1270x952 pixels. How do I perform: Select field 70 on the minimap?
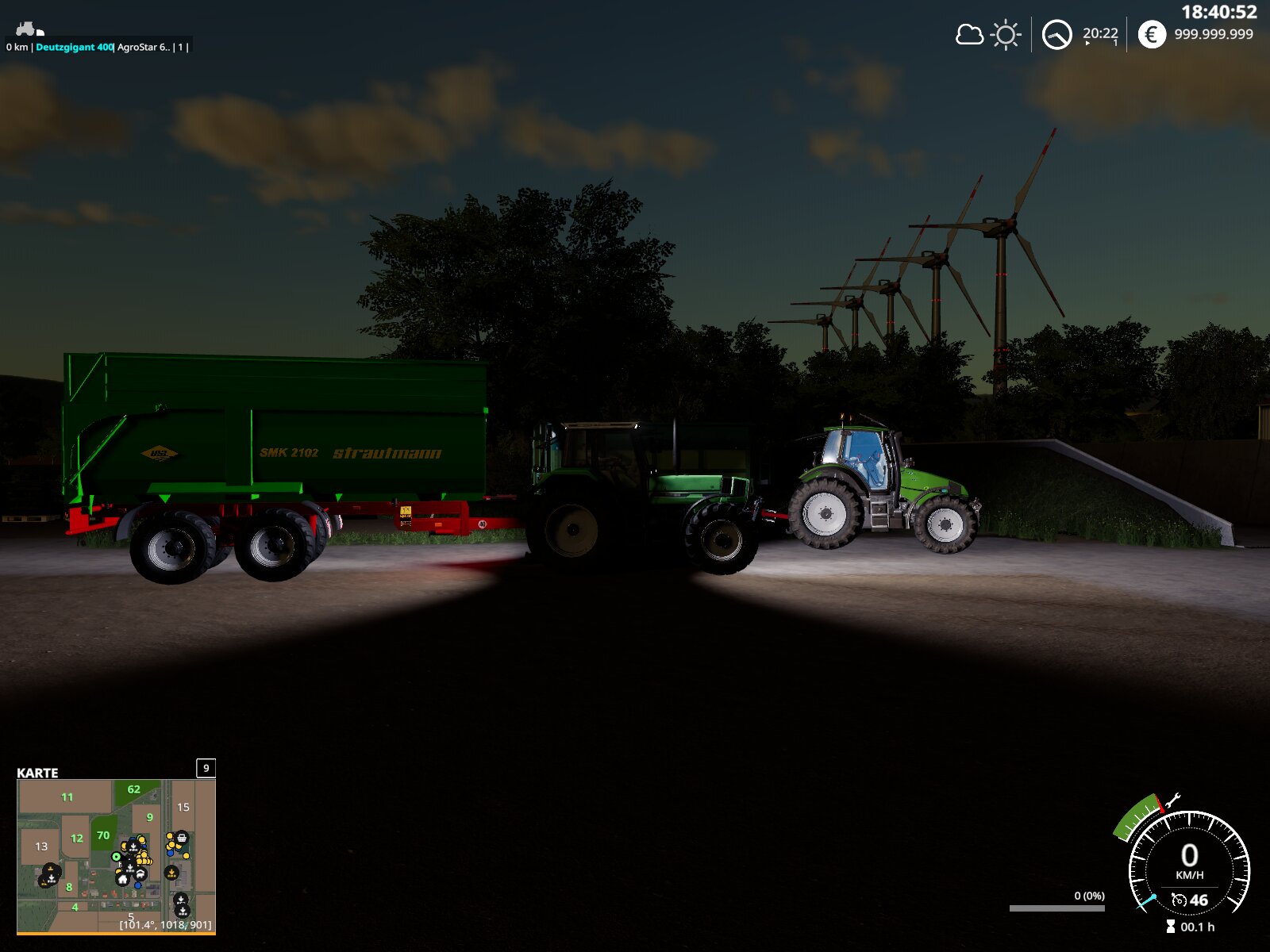(x=103, y=835)
